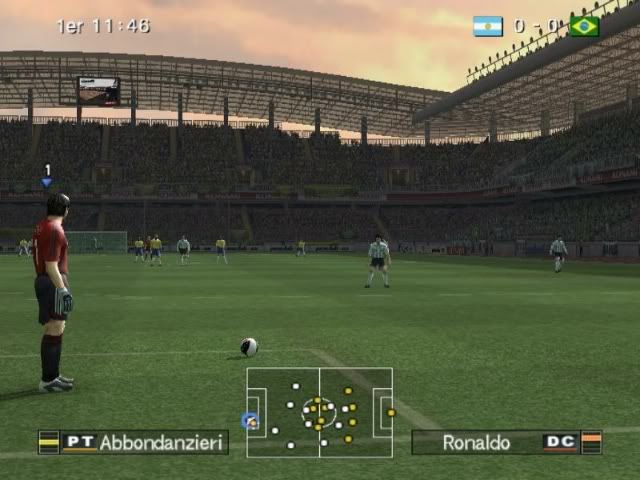This screenshot has height=480, width=640.
Task: Click the Brazil flag icon
Action: (x=584, y=26)
